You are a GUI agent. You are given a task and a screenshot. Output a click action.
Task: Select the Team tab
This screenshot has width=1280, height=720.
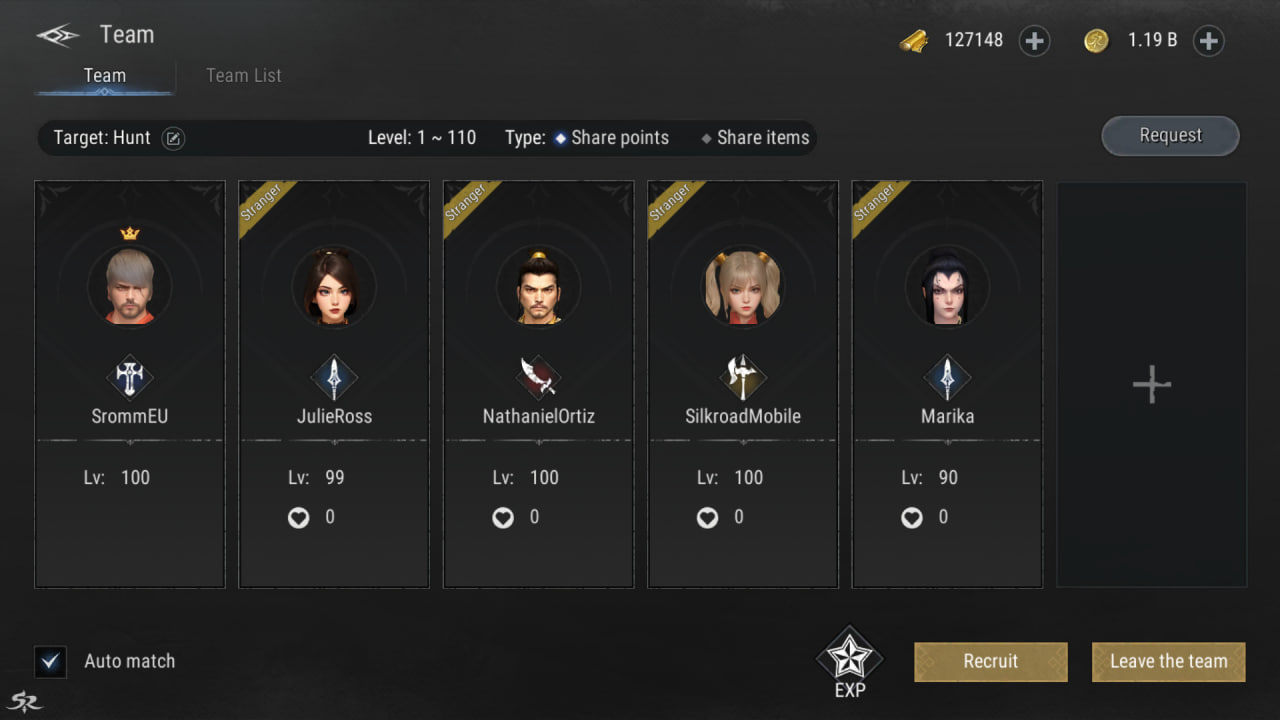tap(105, 76)
